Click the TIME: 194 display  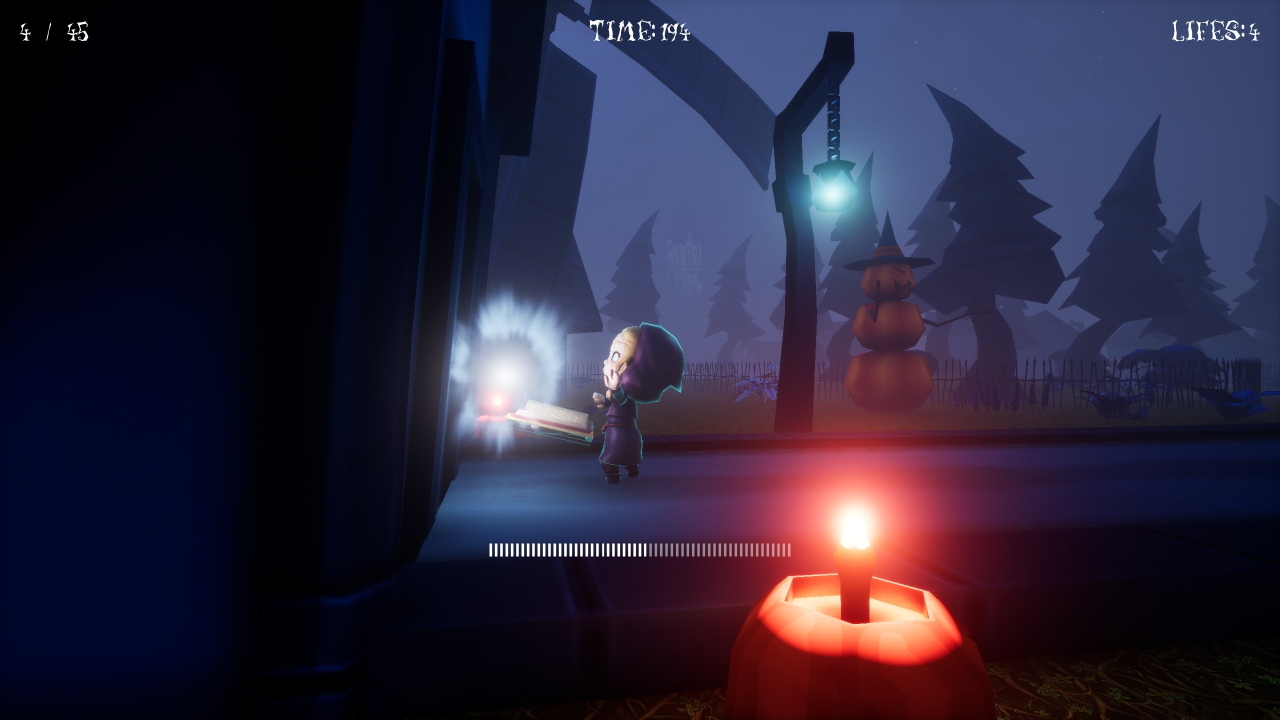[x=640, y=28]
